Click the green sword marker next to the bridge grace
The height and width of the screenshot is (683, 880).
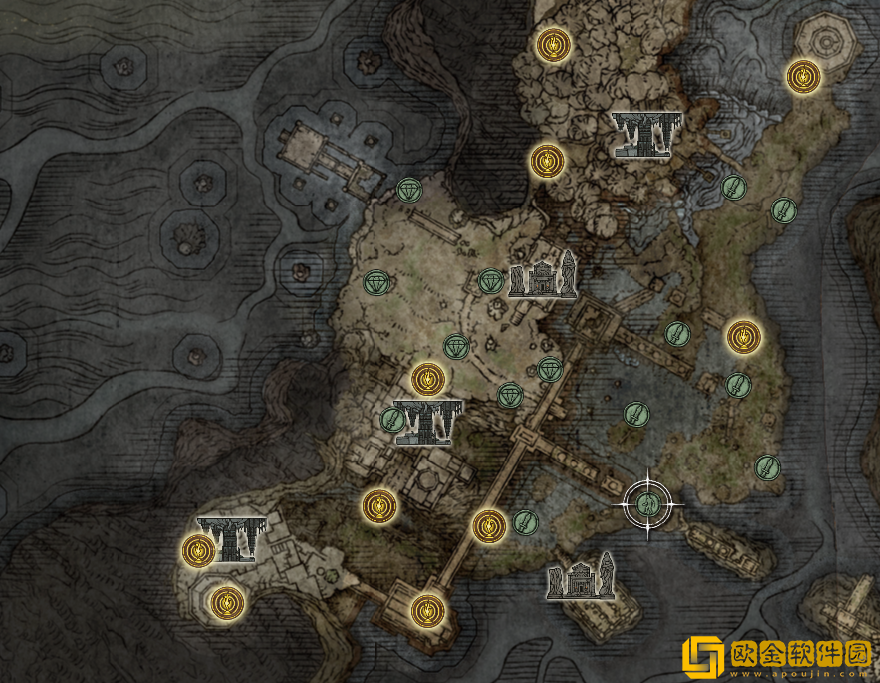click(525, 521)
